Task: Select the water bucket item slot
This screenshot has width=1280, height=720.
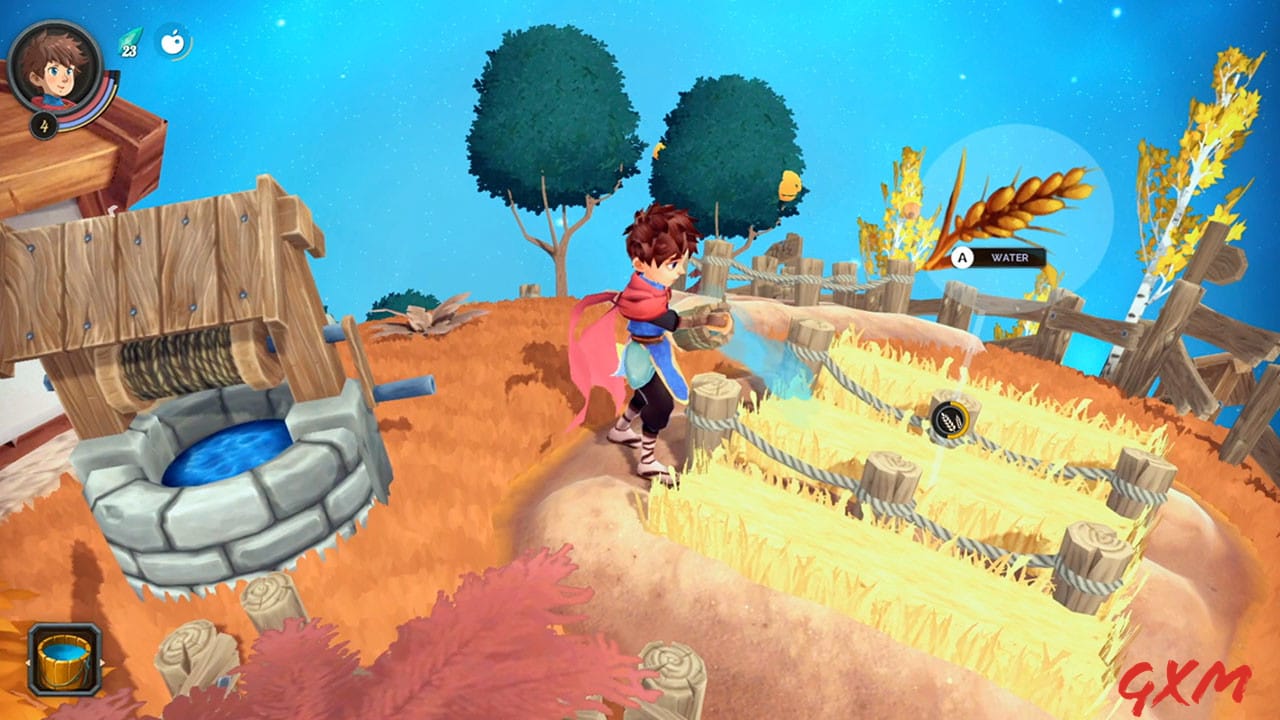Action: click(65, 660)
